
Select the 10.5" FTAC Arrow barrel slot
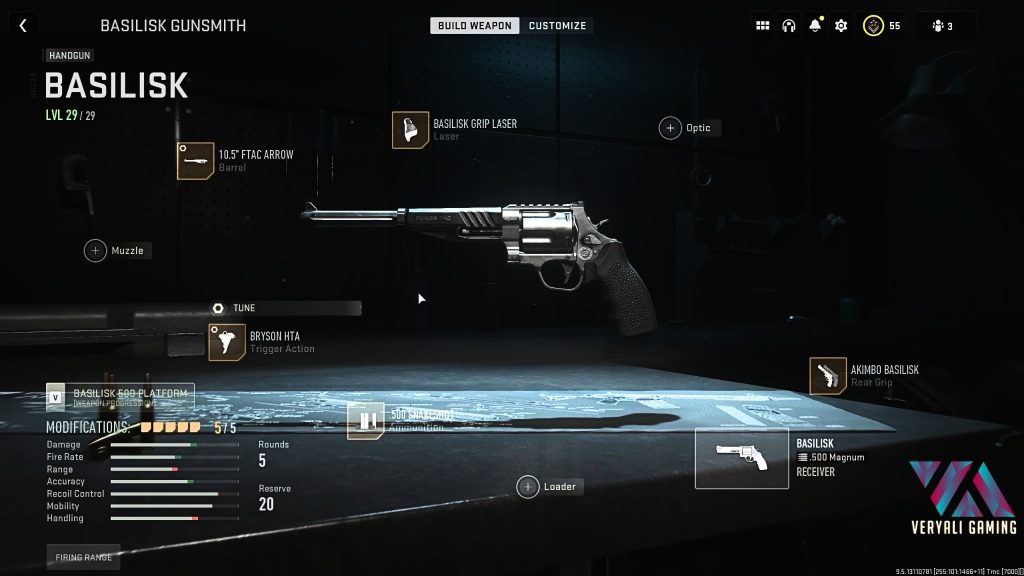pos(196,160)
